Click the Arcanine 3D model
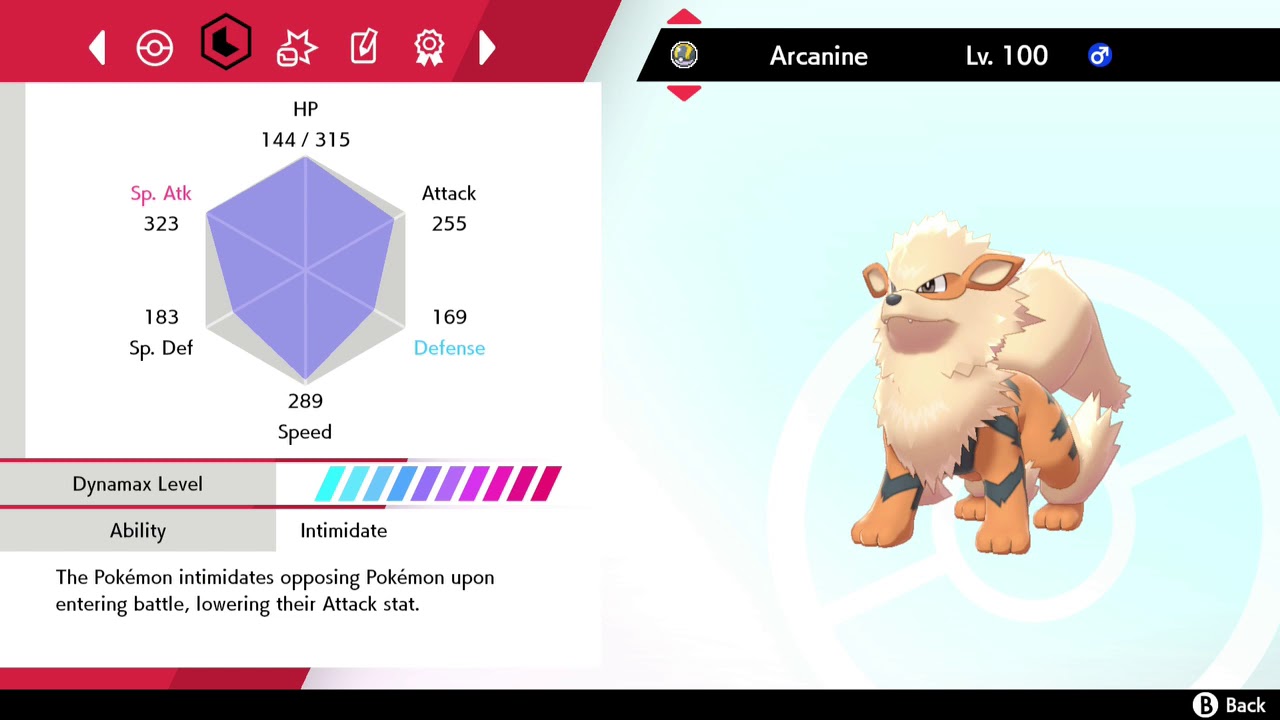 tap(960, 400)
